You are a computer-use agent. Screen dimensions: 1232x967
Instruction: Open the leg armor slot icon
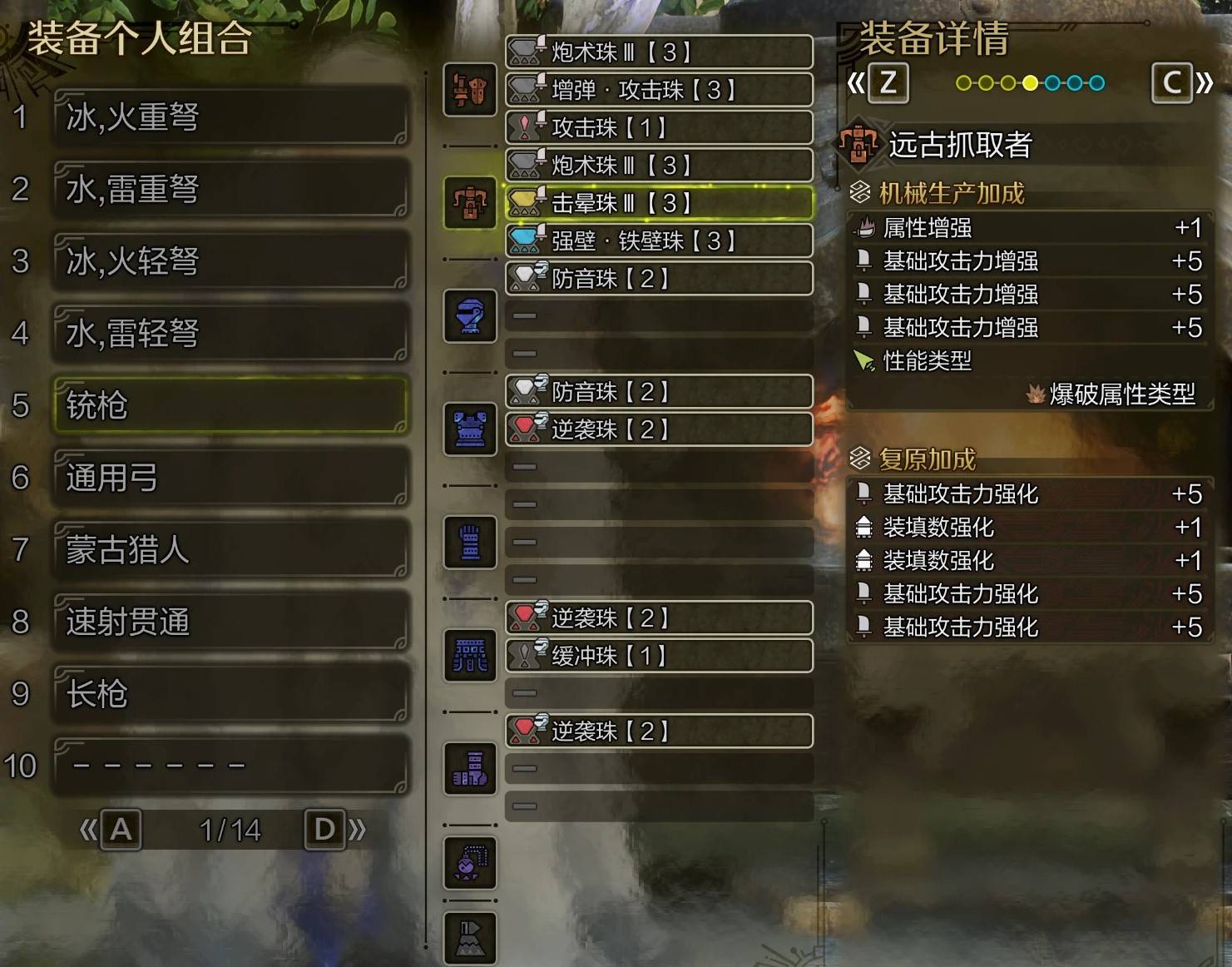(x=470, y=768)
